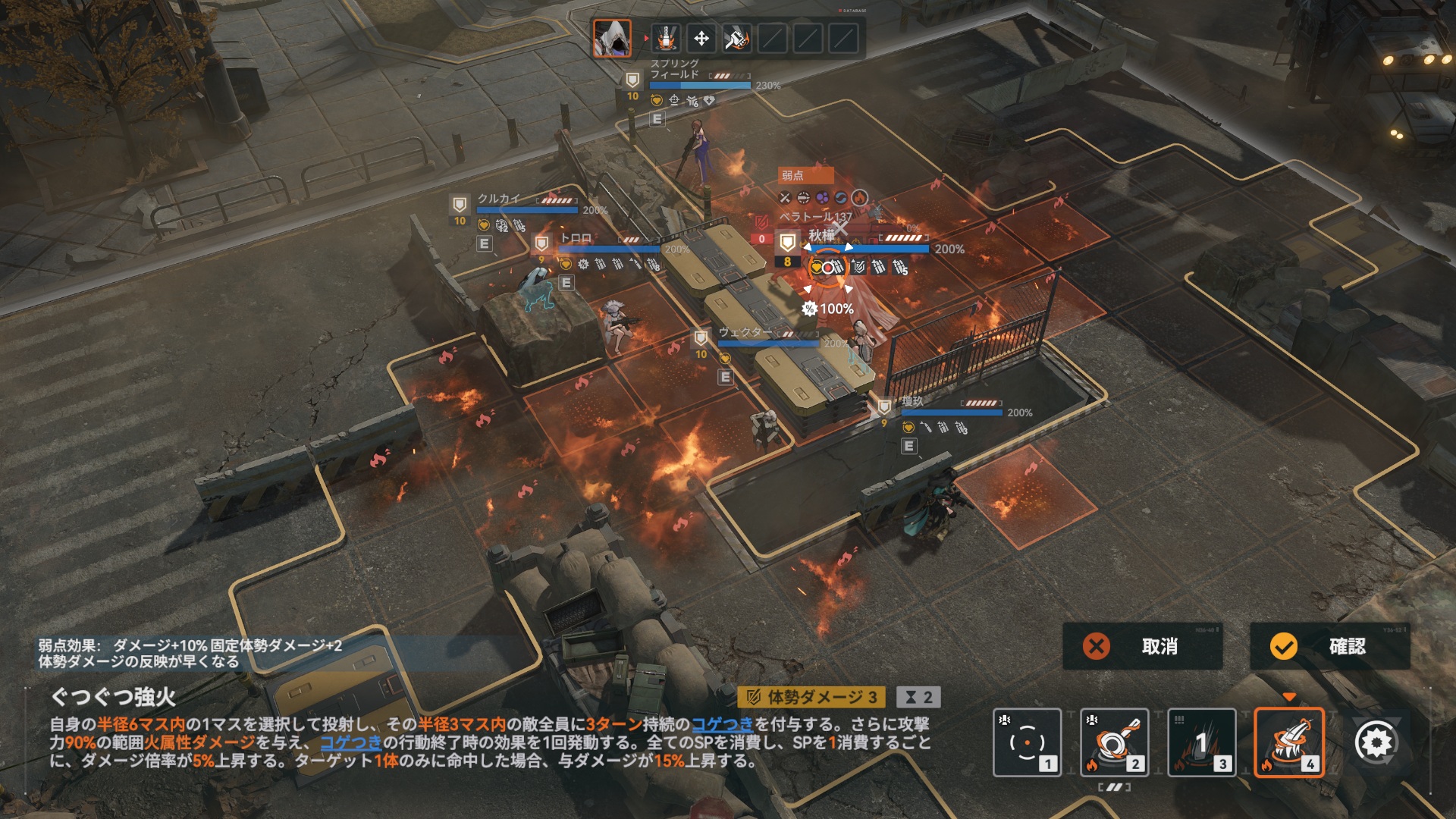The width and height of the screenshot is (1456, 819).
Task: Click the first queued skill icon beside the portrait
Action: (x=666, y=38)
